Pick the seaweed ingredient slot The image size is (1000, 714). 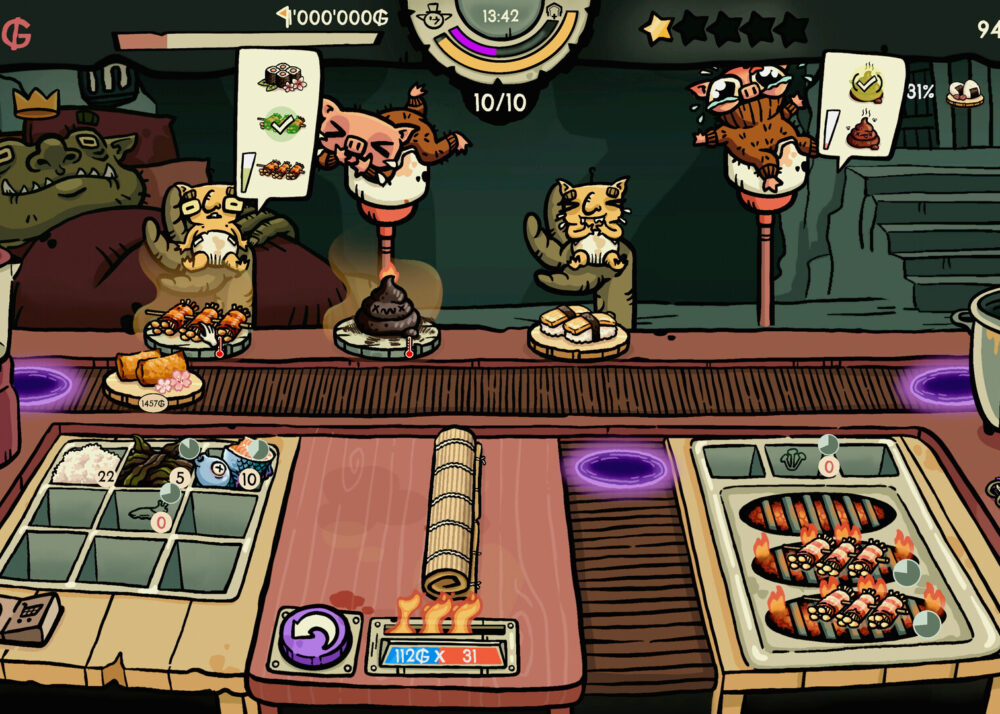tap(148, 463)
